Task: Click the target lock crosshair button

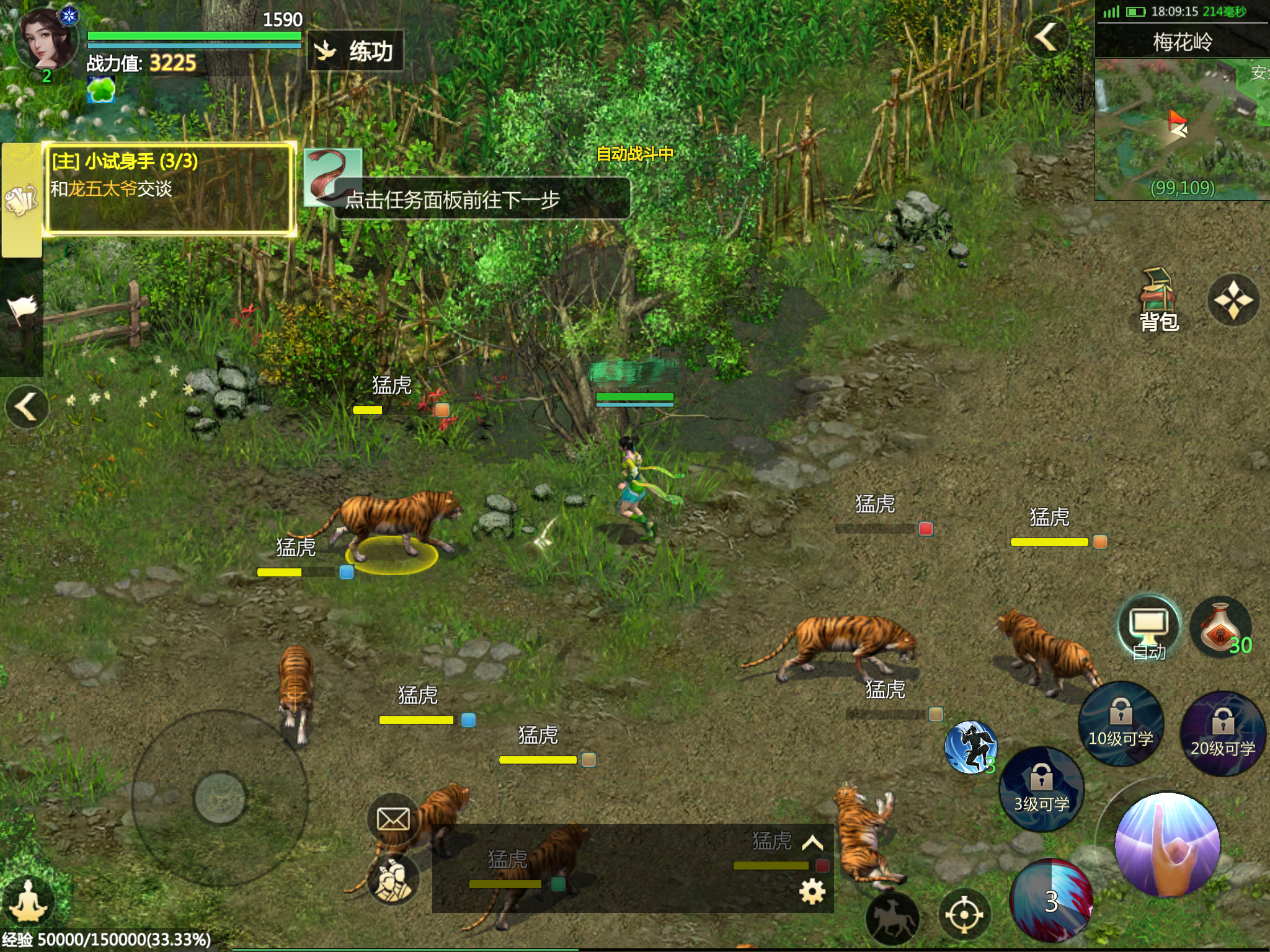Action: (964, 915)
